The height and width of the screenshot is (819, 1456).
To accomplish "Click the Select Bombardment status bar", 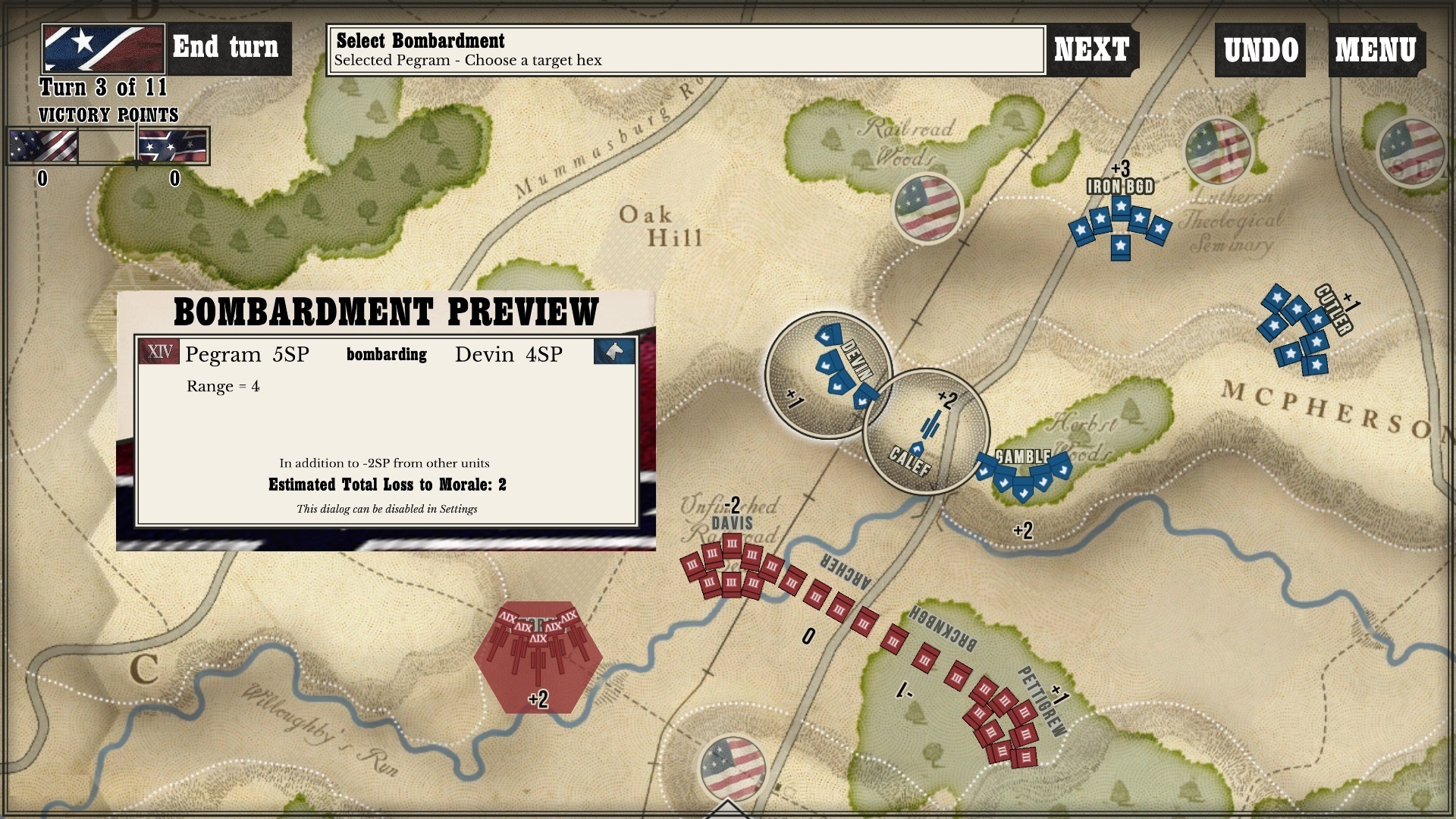I will pyautogui.click(x=685, y=48).
